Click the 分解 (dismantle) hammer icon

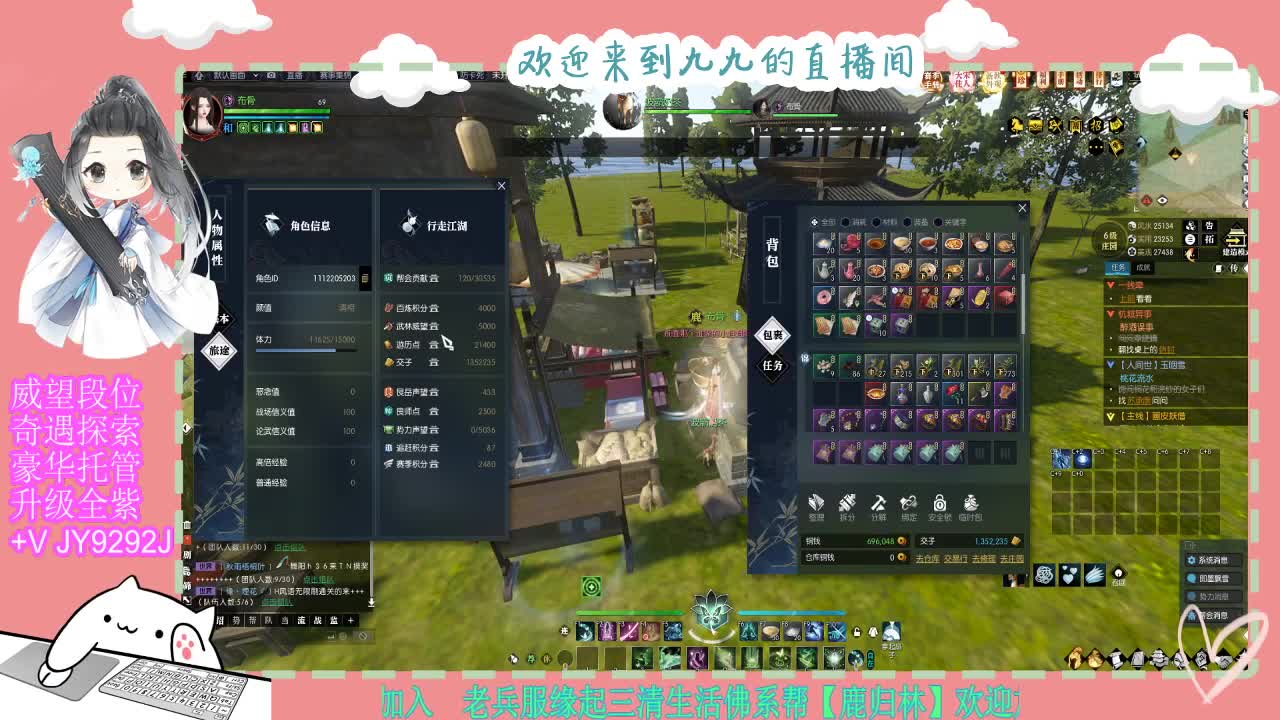(878, 504)
